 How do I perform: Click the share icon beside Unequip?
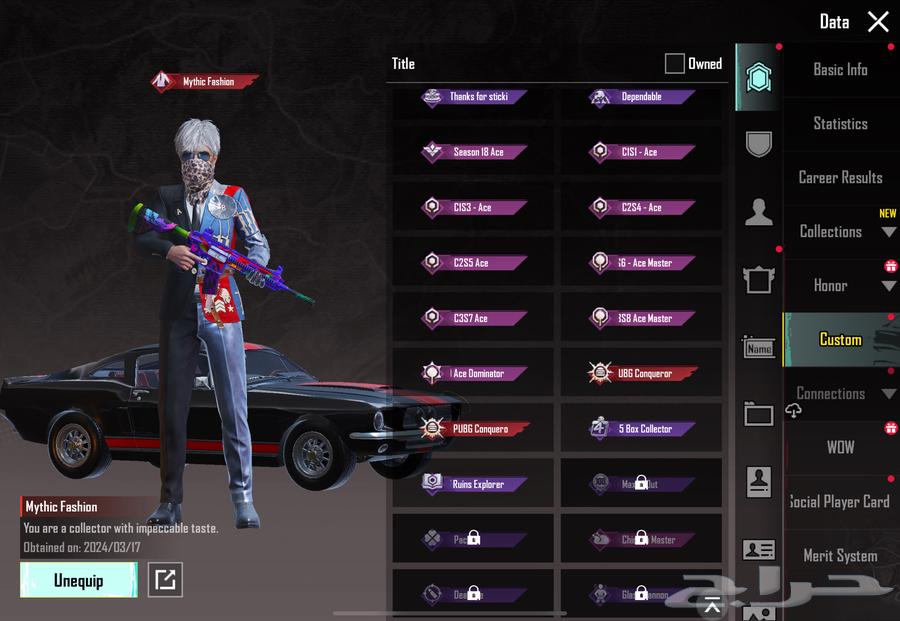pyautogui.click(x=165, y=579)
